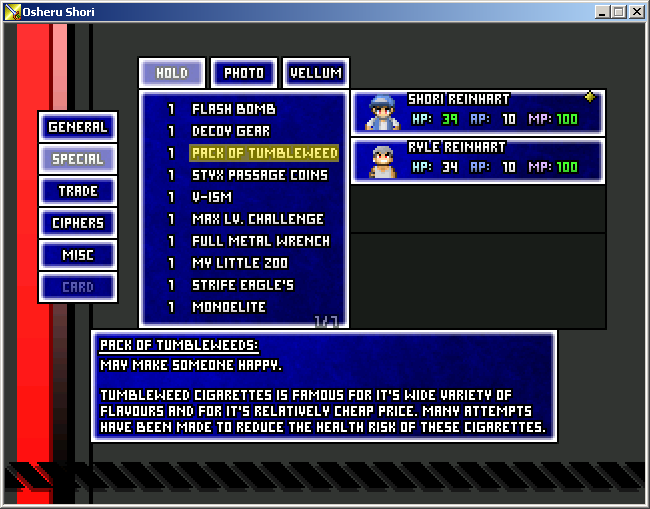Show the Ciphers category
This screenshot has width=650, height=509.
(x=78, y=223)
